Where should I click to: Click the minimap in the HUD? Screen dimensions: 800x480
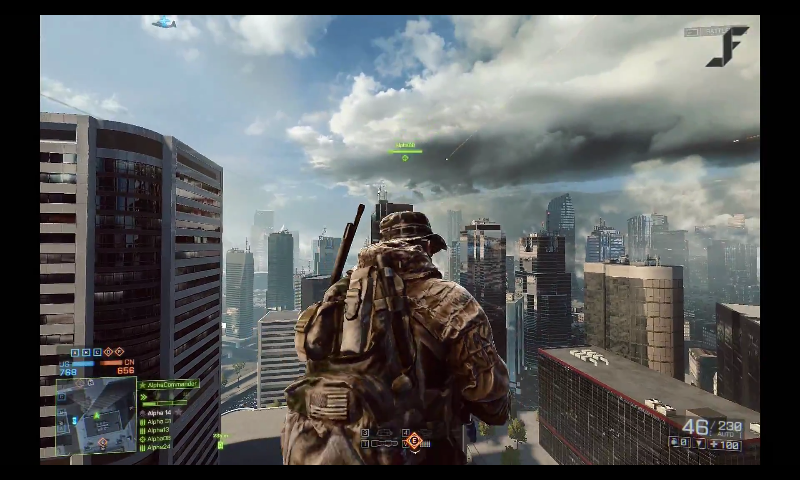96,416
